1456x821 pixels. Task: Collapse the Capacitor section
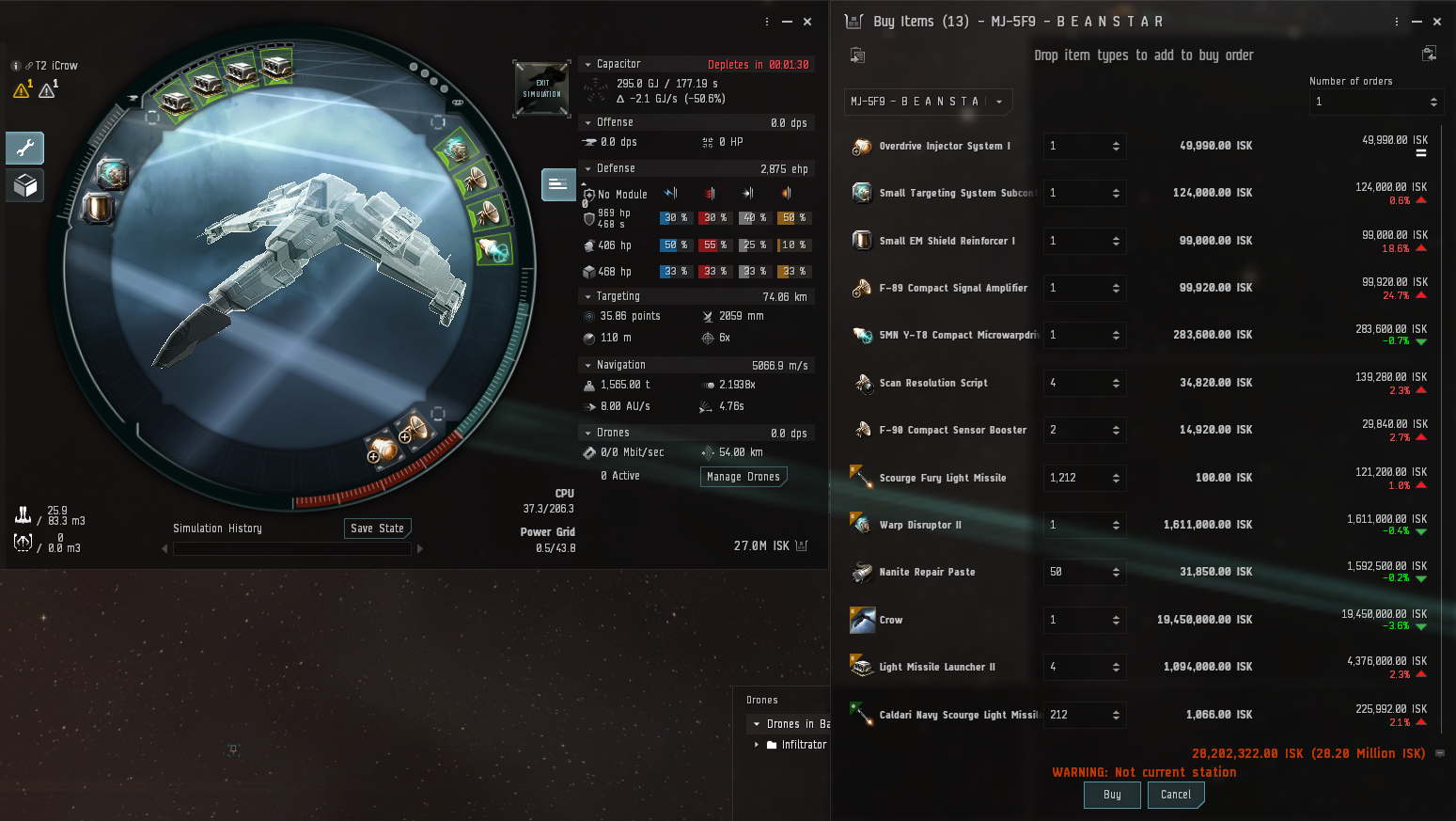[588, 65]
